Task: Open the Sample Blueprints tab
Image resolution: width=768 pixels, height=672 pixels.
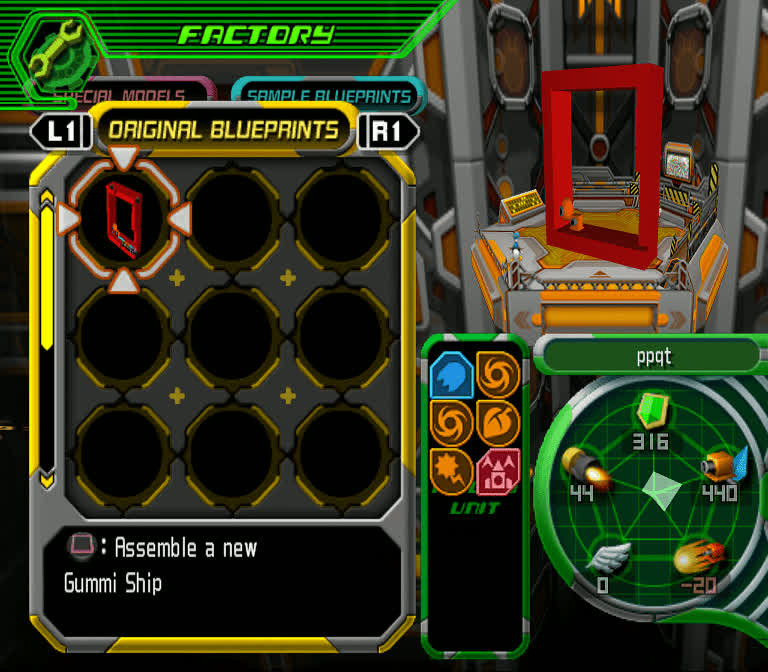Action: pos(329,95)
